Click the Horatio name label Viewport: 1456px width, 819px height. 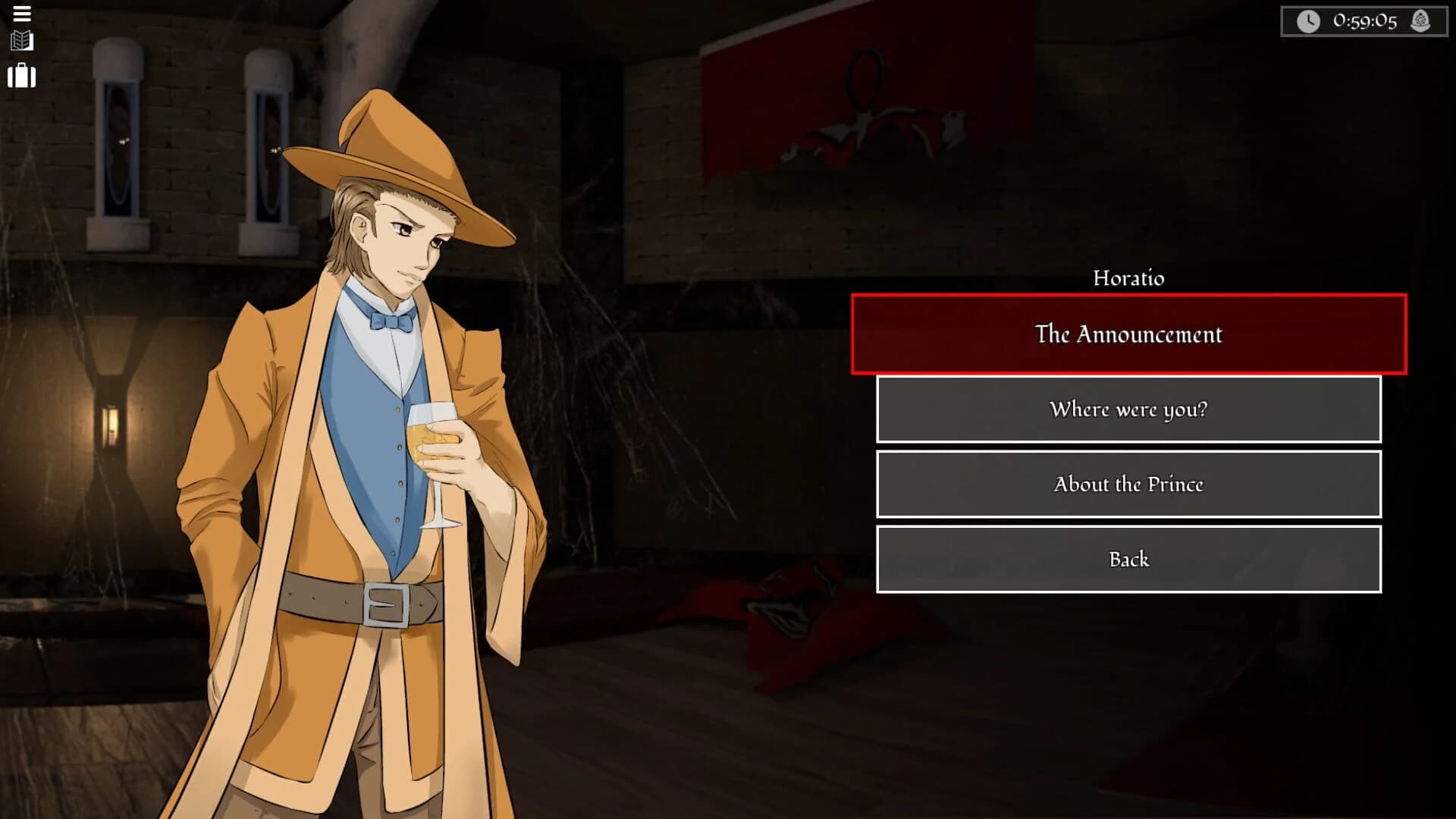[x=1128, y=278]
